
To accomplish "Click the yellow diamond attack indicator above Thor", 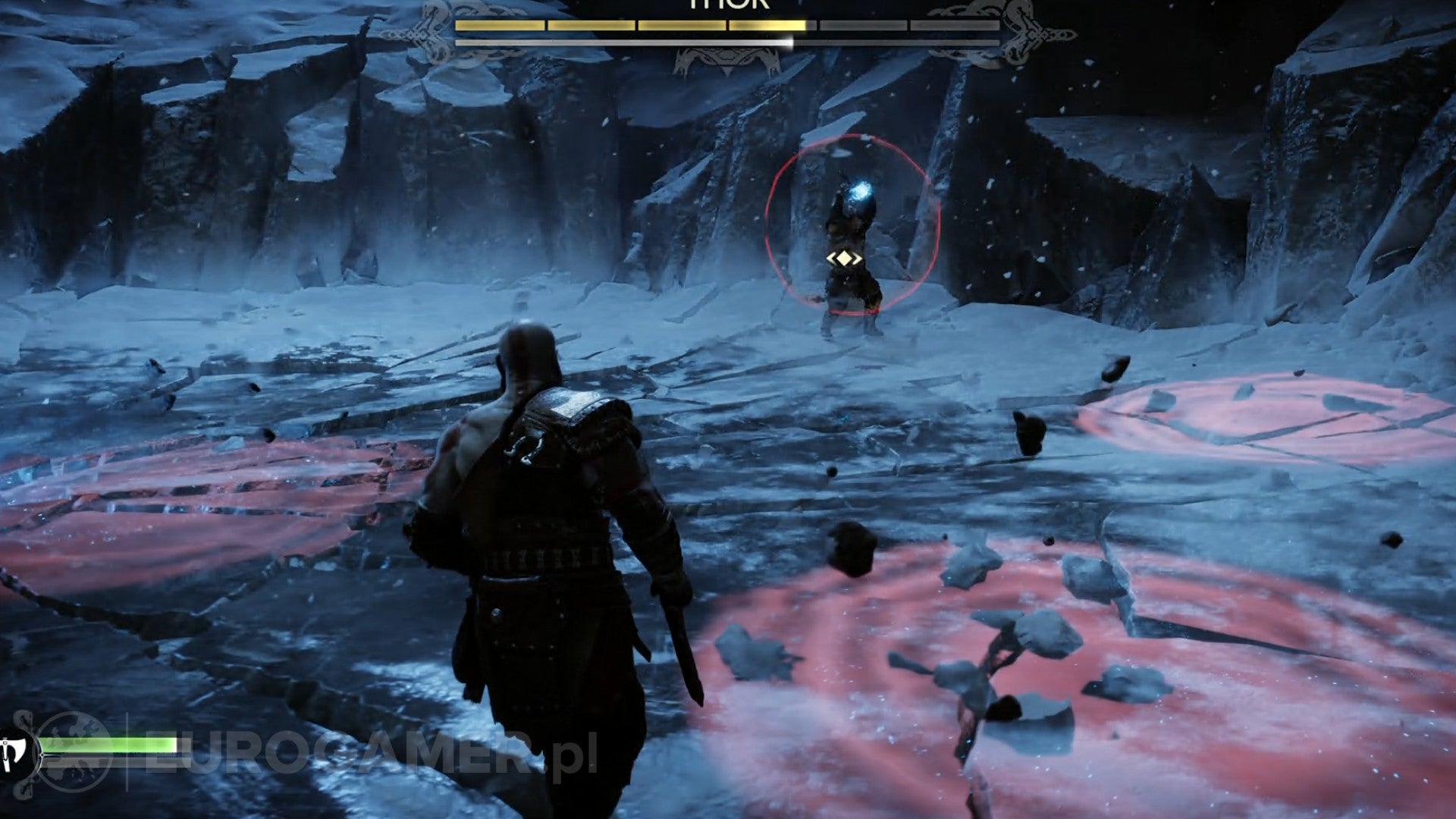I will 844,258.
